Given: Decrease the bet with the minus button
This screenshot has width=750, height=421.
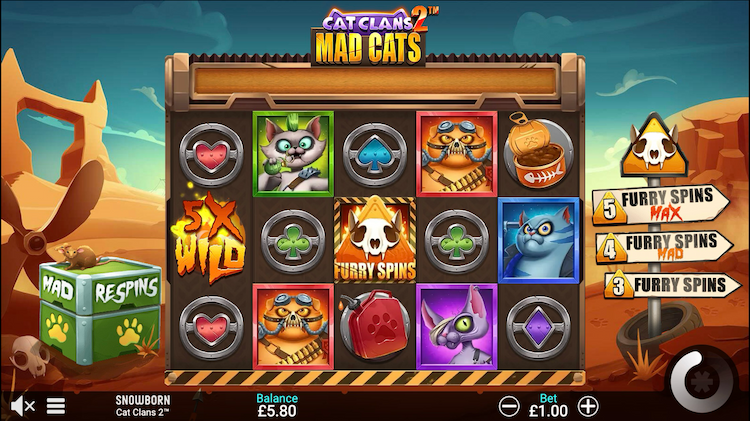Looking at the screenshot, I should tap(509, 406).
